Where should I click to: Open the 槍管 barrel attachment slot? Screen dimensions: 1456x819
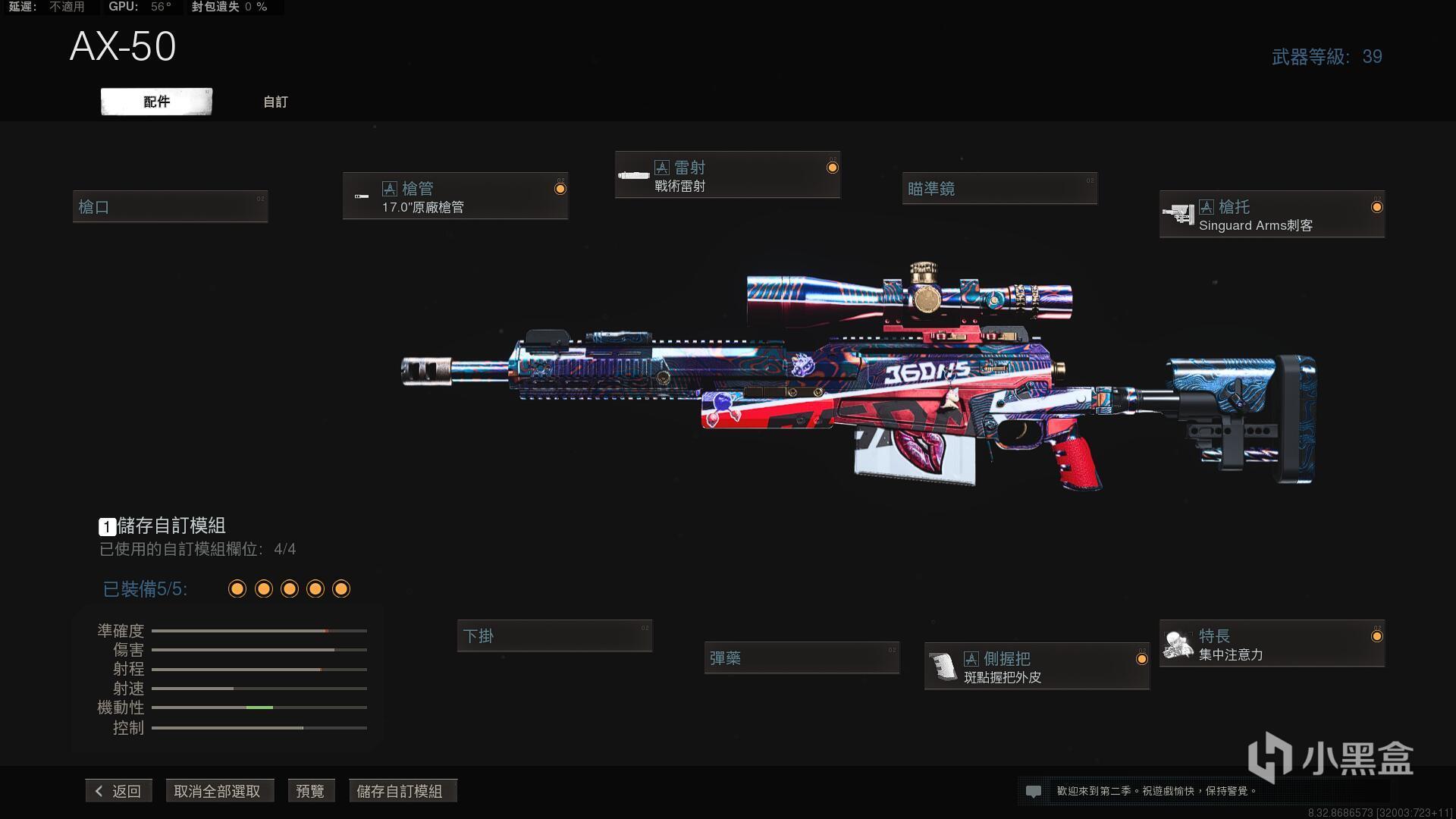(455, 196)
